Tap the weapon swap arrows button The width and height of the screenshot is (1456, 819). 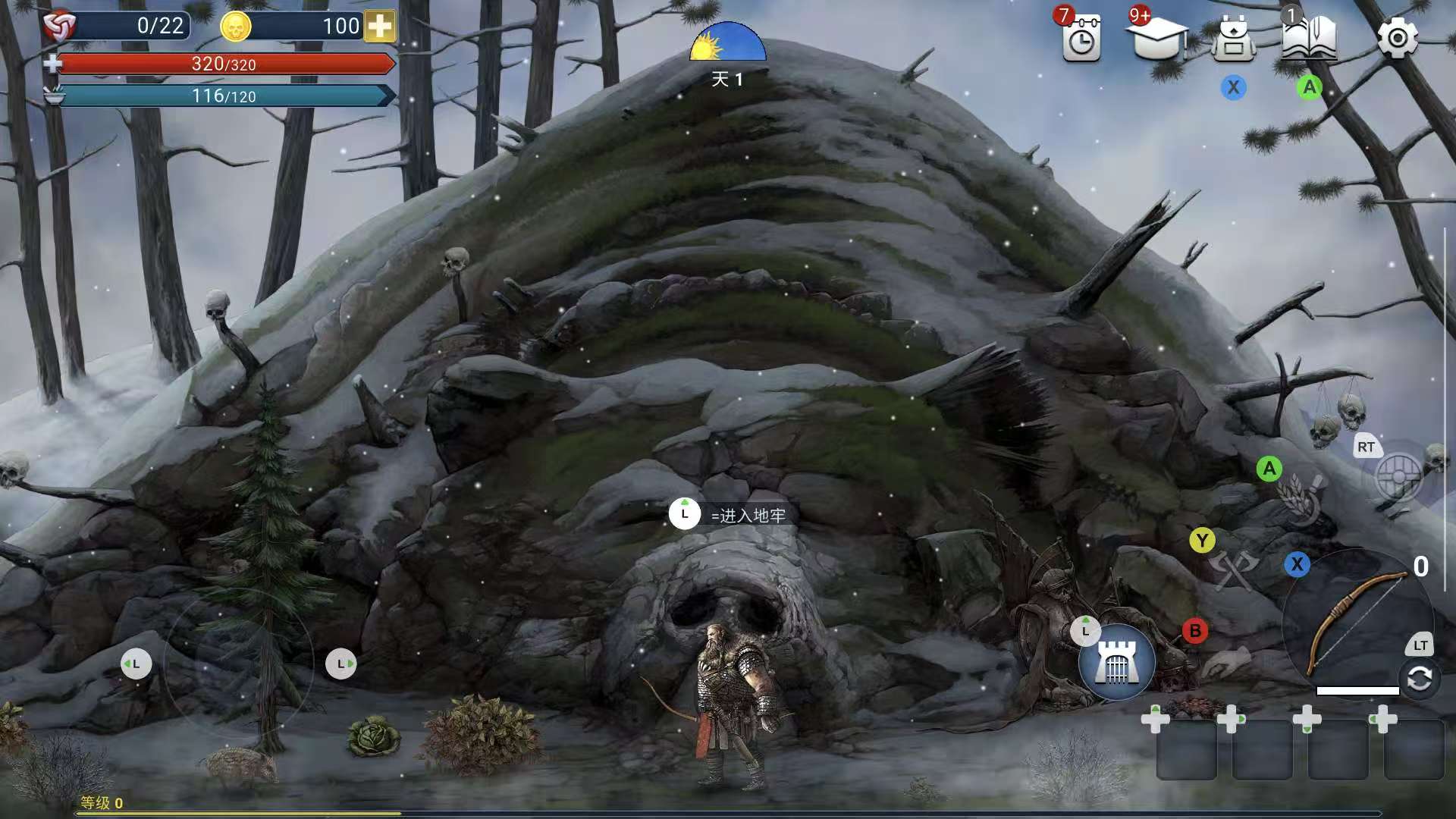pos(1419,679)
